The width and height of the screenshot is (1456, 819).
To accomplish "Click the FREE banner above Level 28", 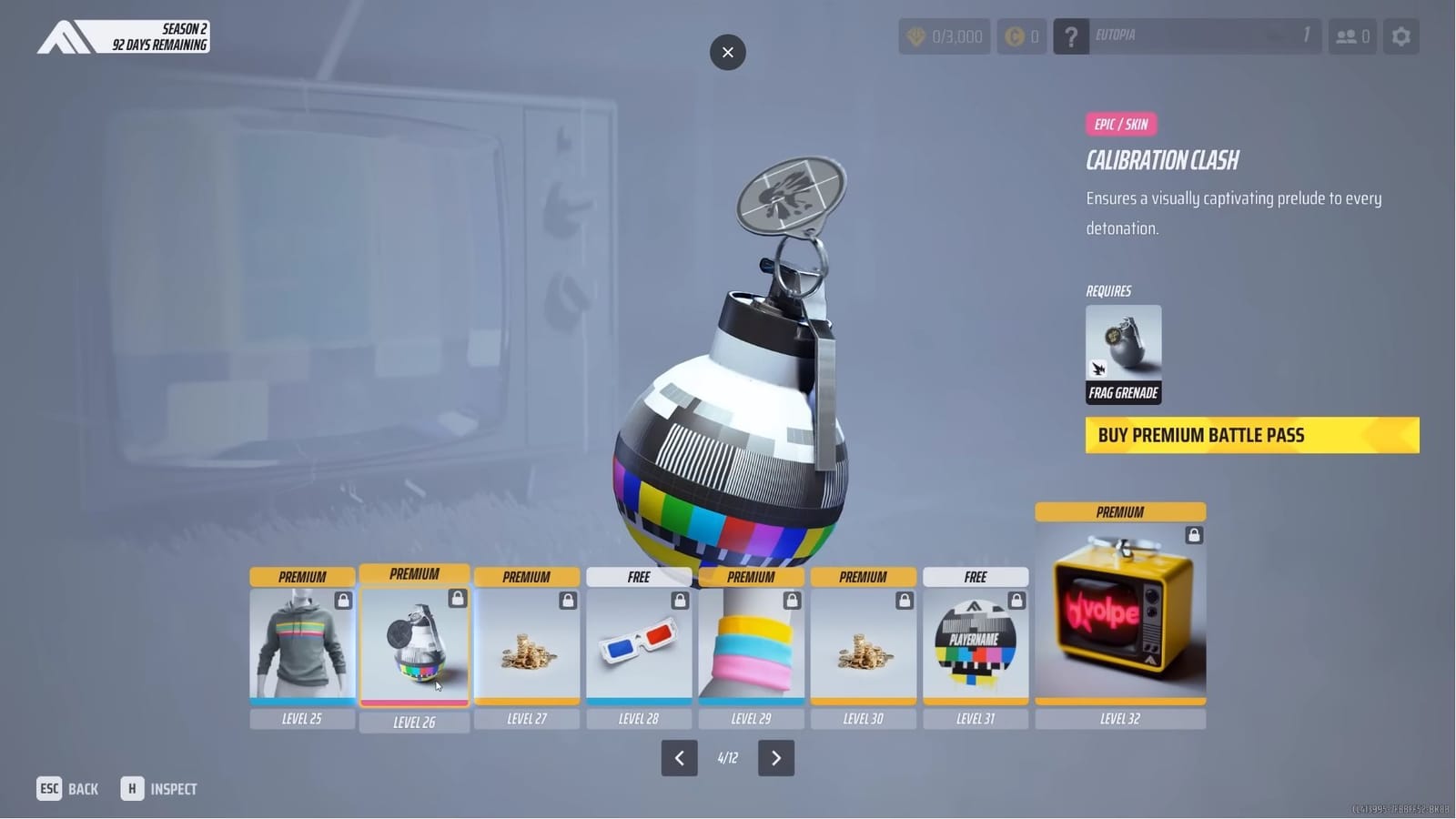I will (x=639, y=576).
